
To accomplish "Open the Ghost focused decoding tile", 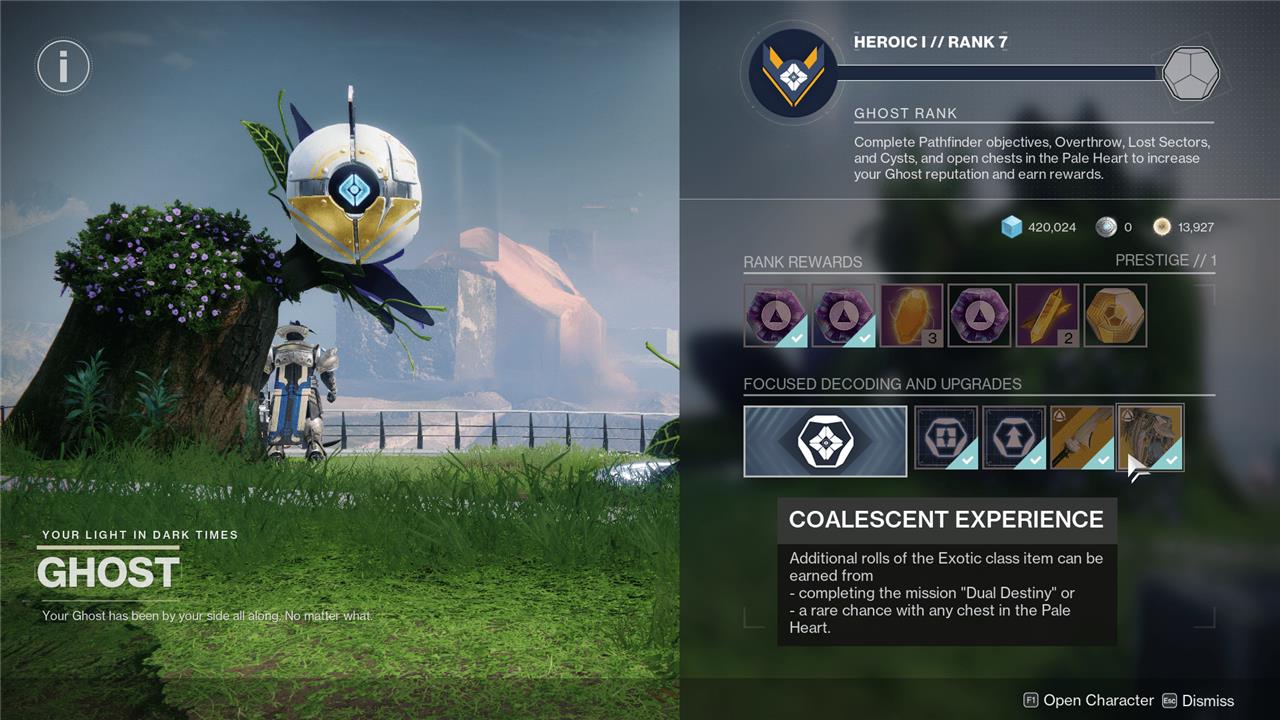I will click(x=825, y=440).
